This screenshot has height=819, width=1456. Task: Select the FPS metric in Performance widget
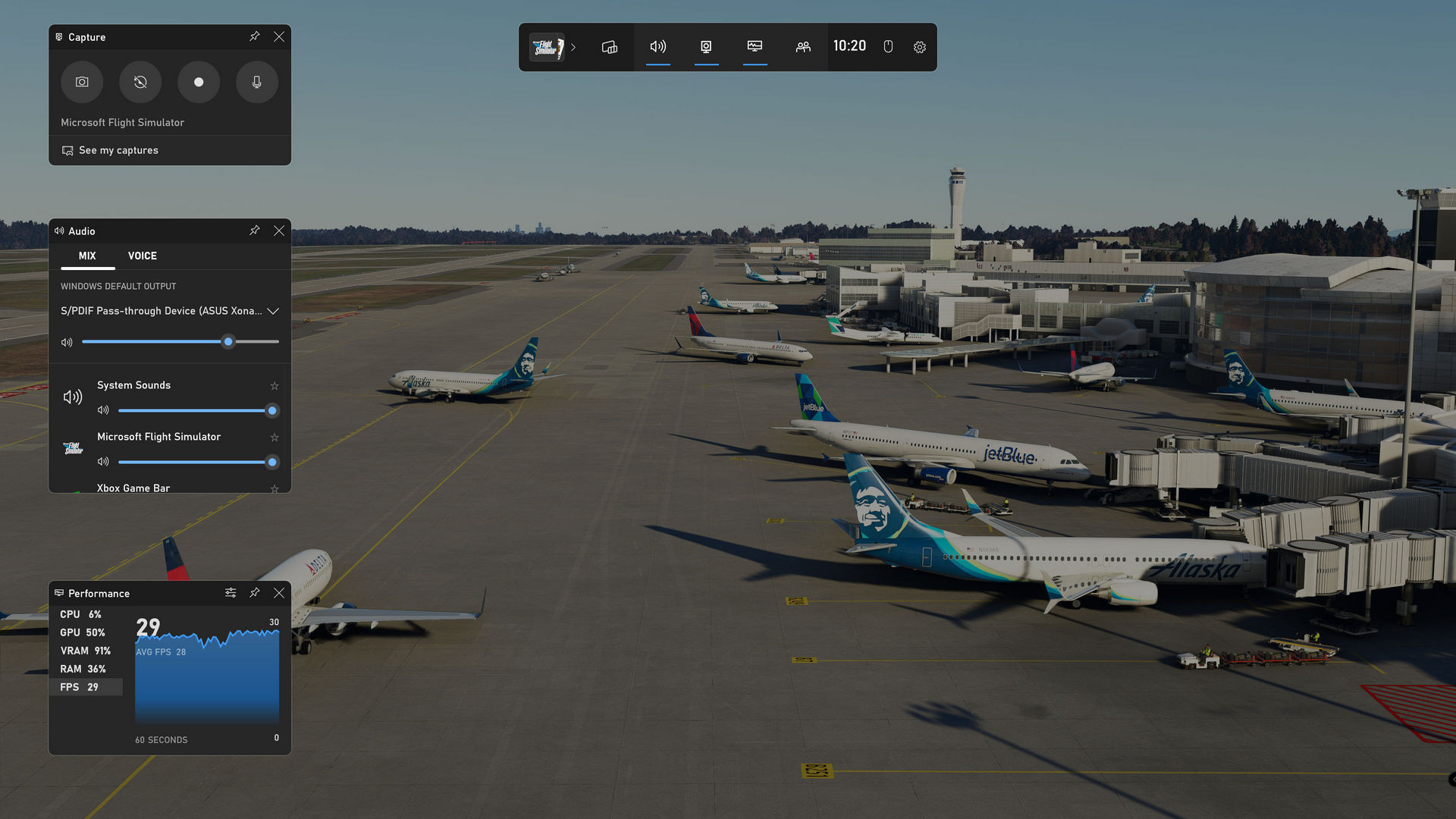[x=79, y=686]
